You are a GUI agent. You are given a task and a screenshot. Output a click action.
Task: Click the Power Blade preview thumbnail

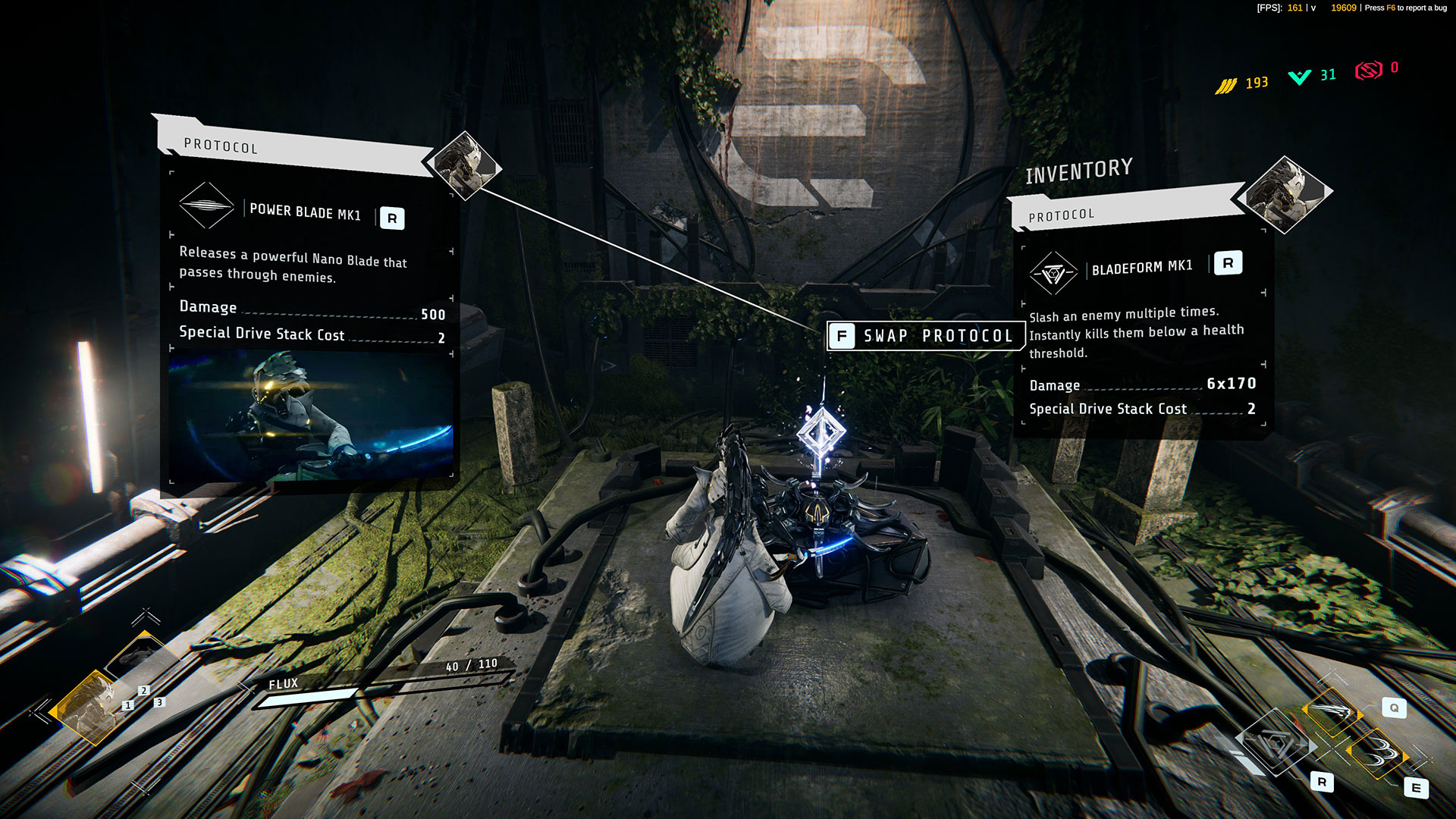coord(311,415)
